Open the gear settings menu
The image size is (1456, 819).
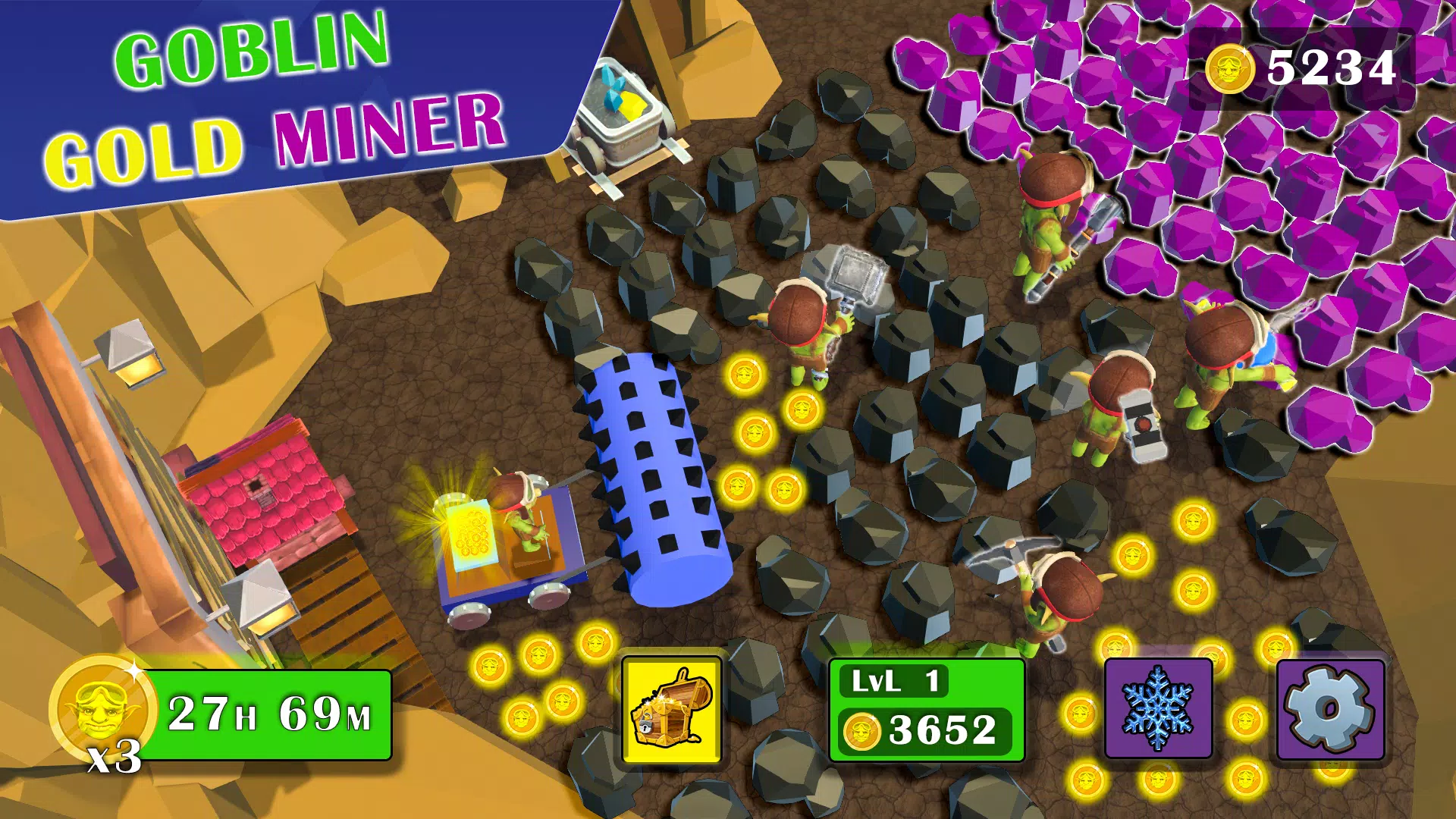coord(1331,710)
